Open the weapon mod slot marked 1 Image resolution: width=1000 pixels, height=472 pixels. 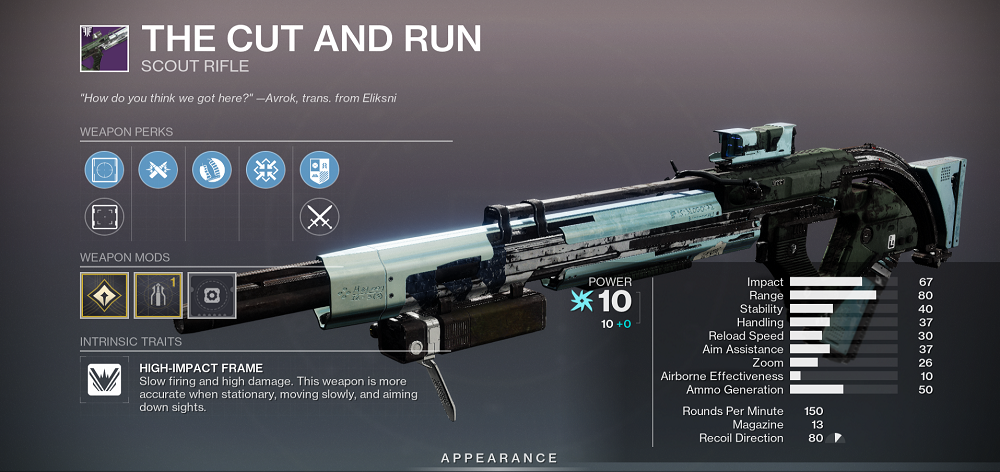[158, 295]
